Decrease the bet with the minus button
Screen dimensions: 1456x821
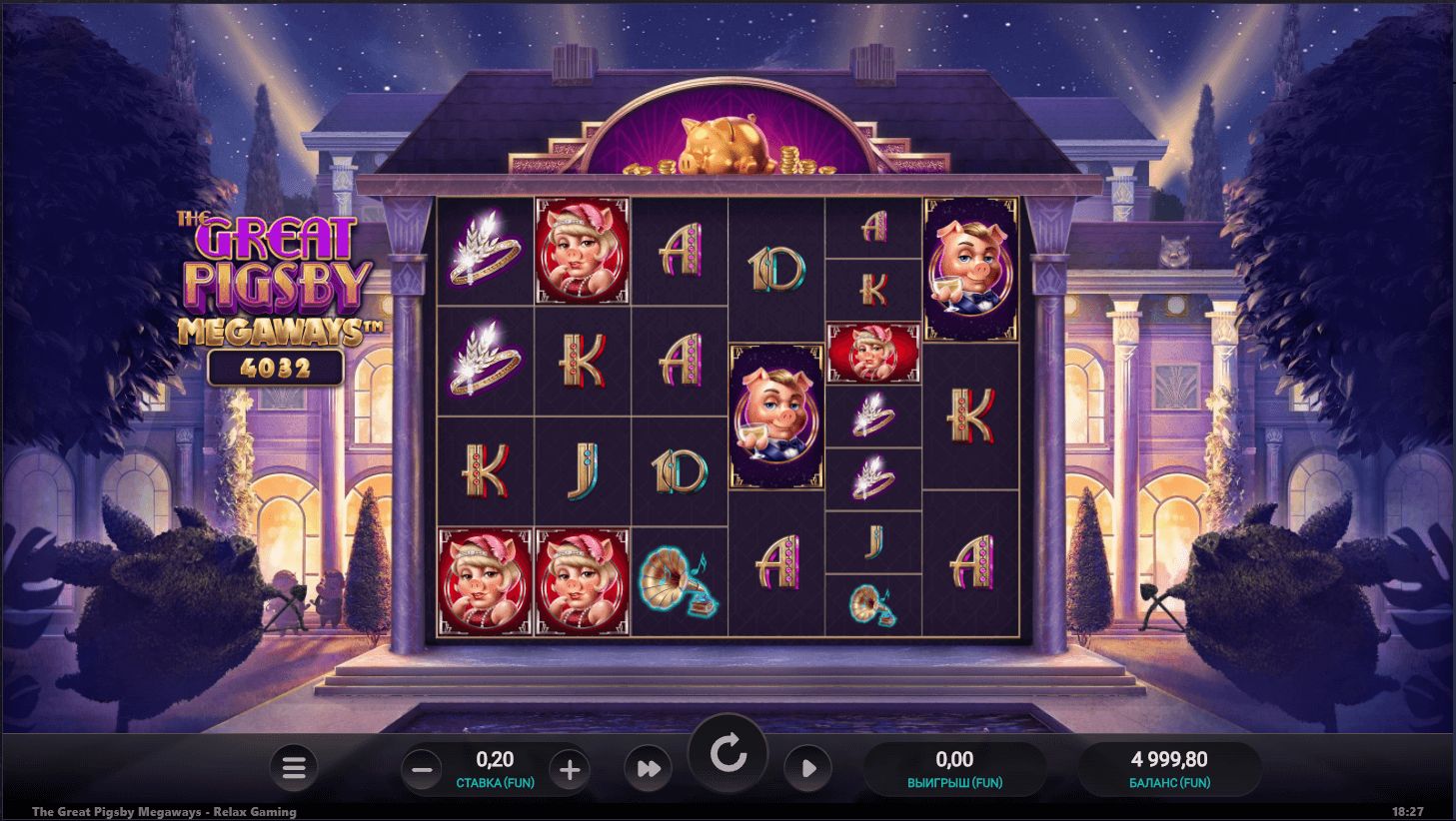(422, 769)
